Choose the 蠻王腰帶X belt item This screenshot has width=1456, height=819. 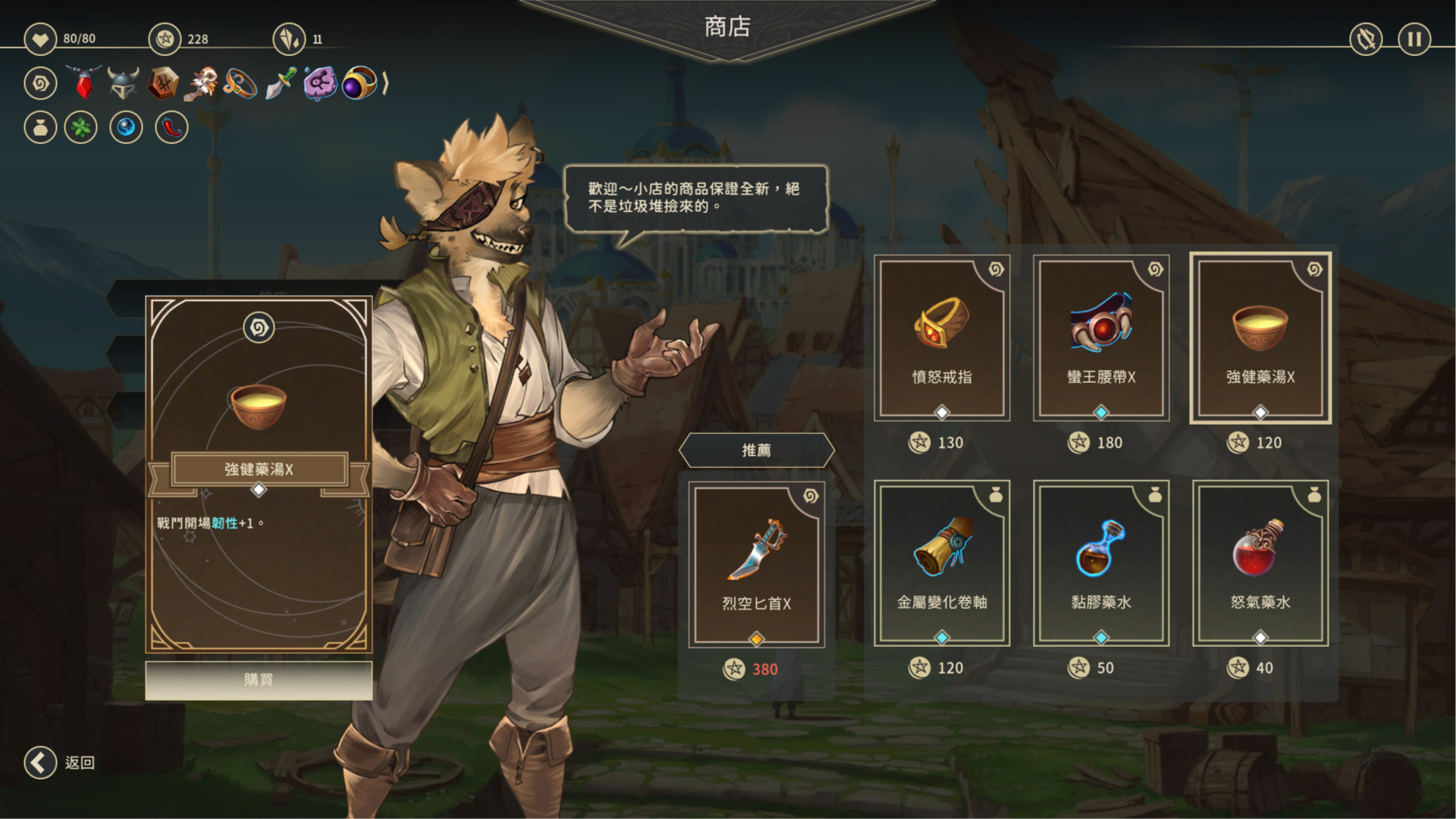1101,338
